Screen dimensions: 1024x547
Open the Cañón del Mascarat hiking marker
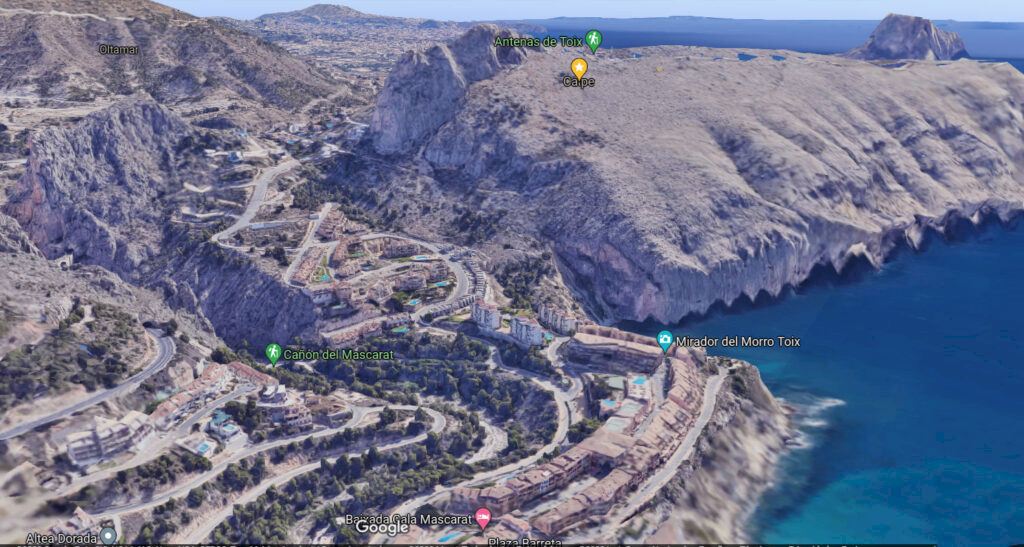(x=273, y=353)
